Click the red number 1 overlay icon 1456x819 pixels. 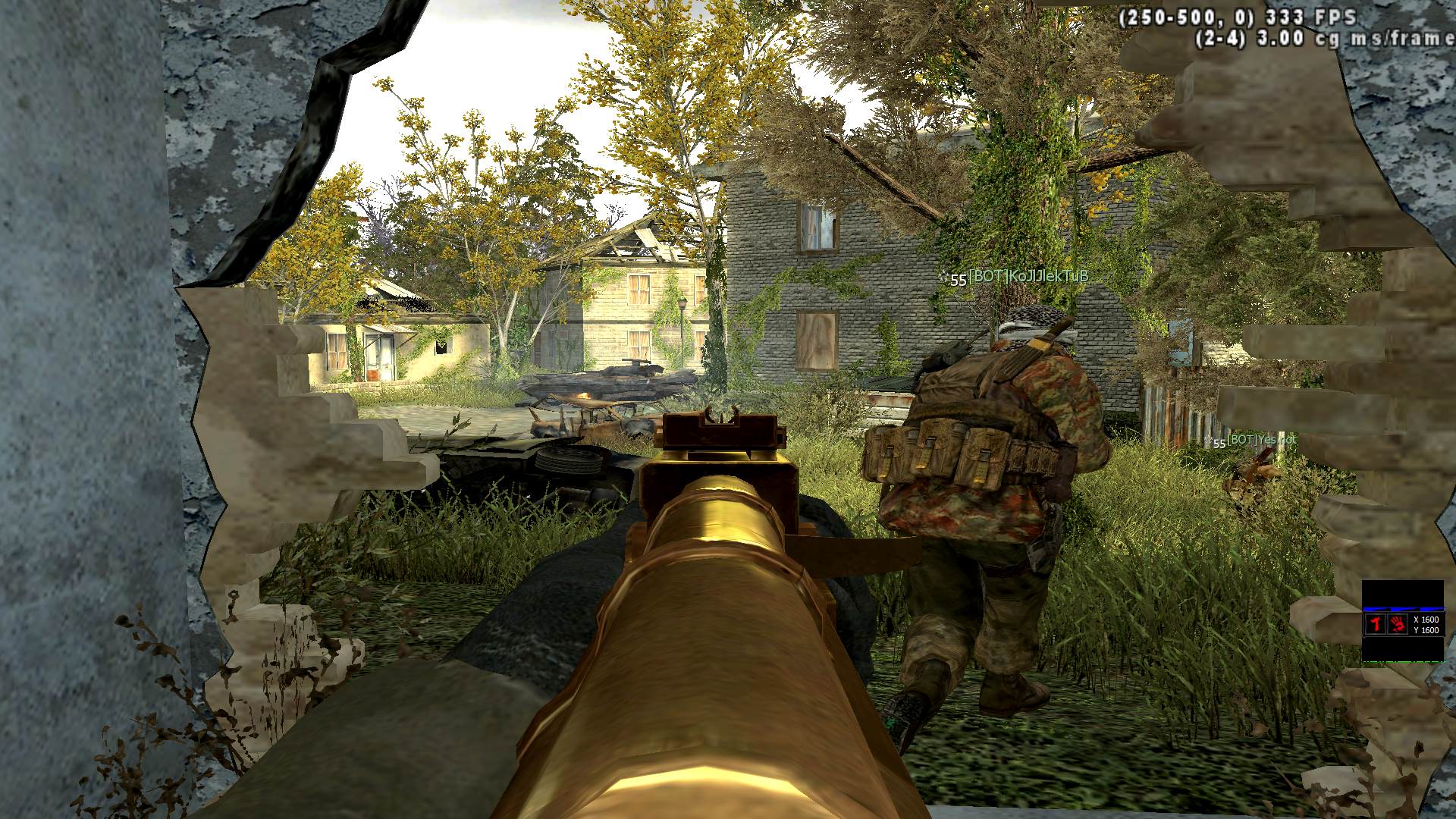(x=1375, y=624)
